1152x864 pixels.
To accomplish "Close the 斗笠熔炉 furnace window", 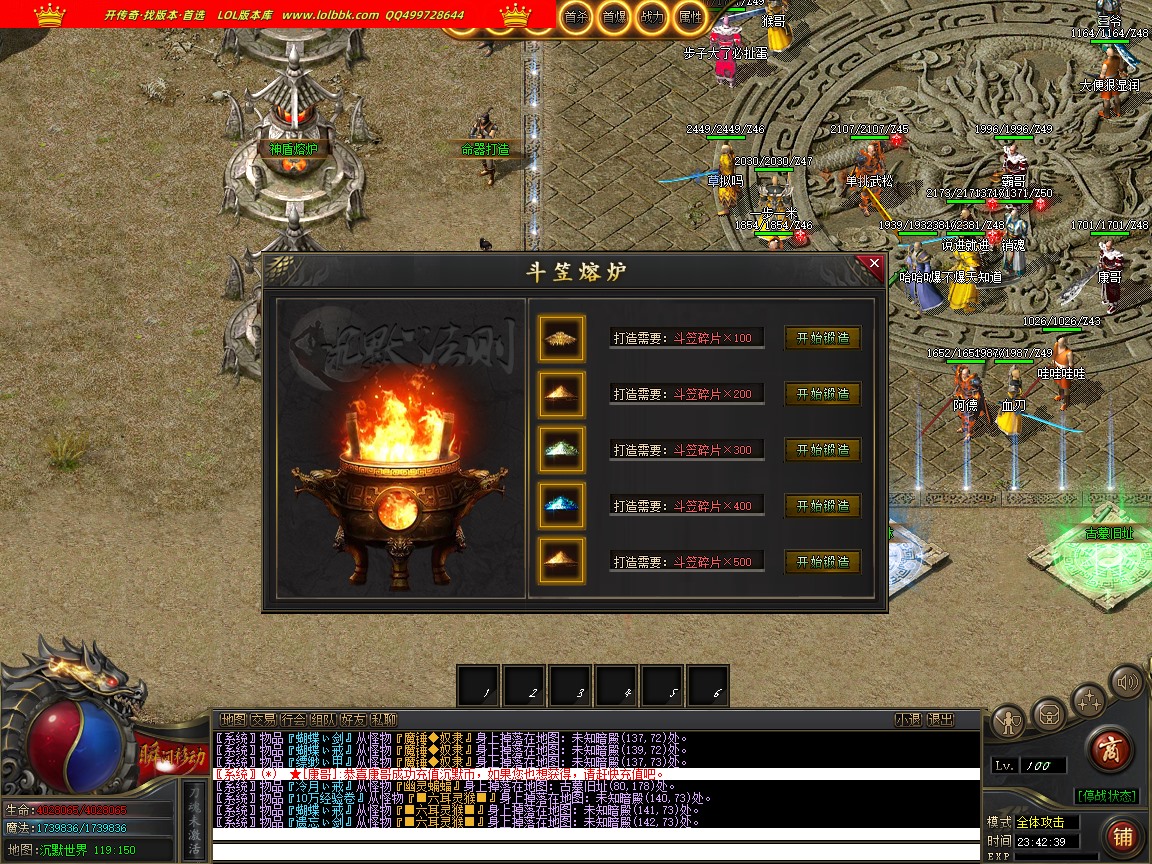I will click(874, 264).
